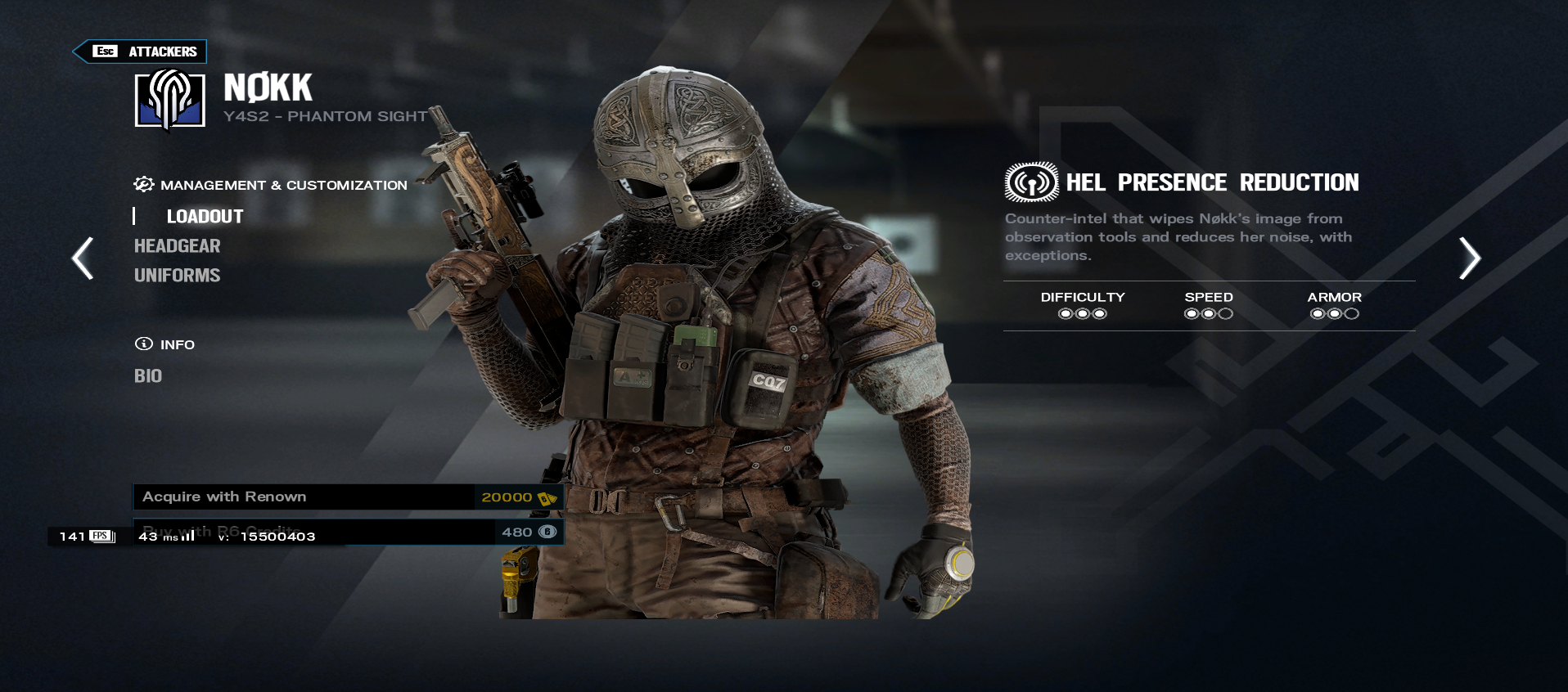The height and width of the screenshot is (692, 1568).
Task: Acquire Nøkk with 20000 Renown
Action: point(348,497)
